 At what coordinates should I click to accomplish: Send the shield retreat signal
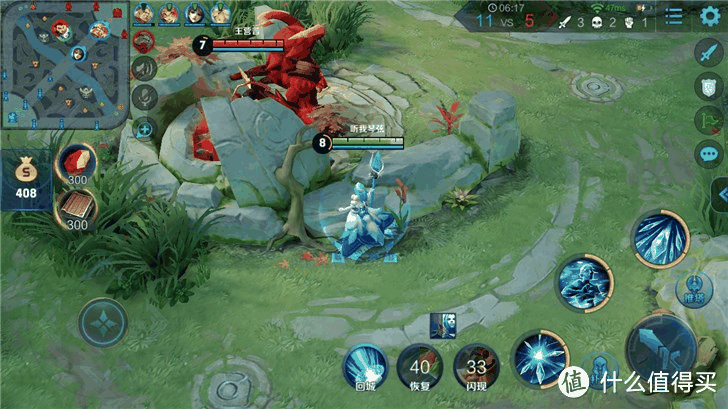tap(710, 90)
